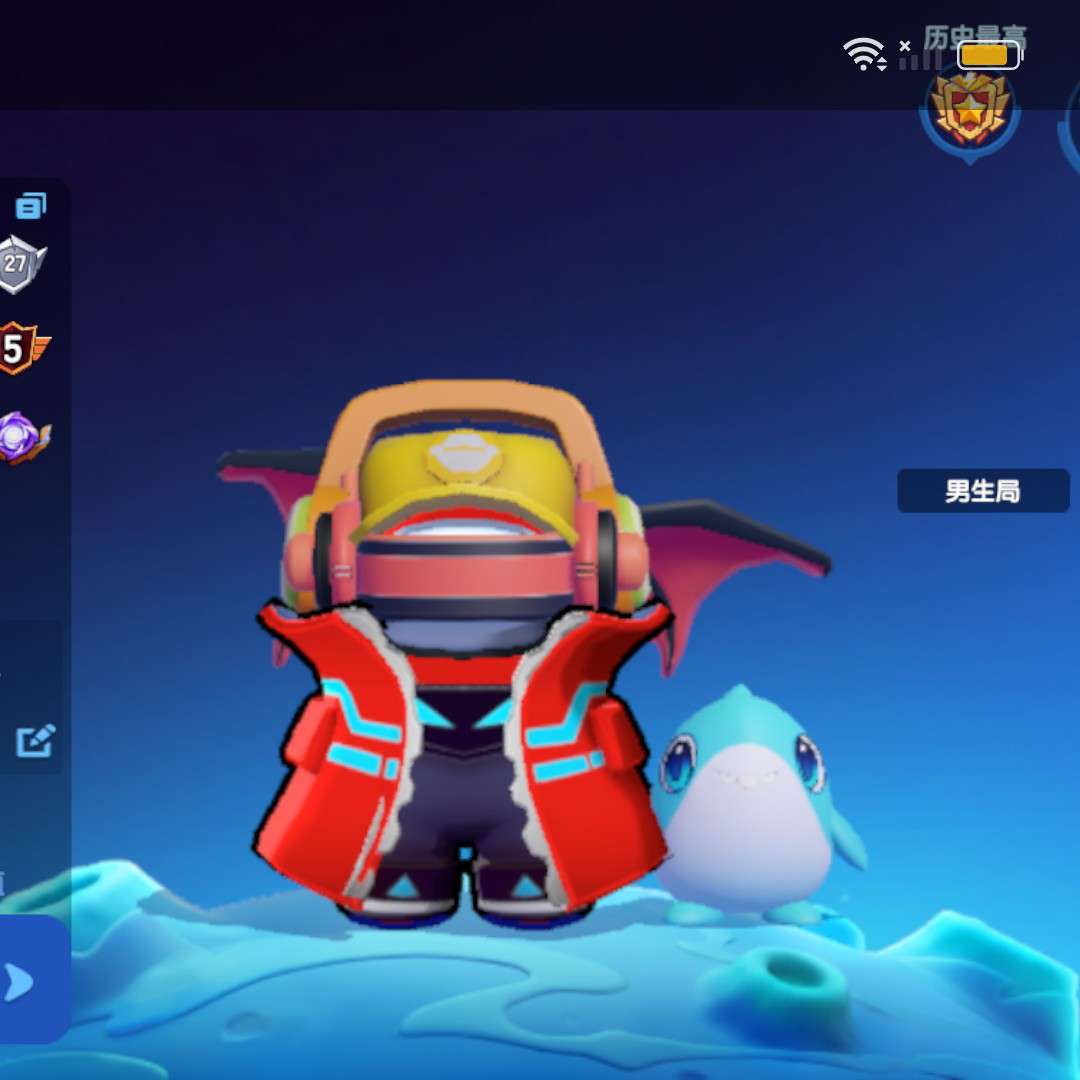This screenshot has height=1080, width=1080.
Task: Open the silver level 27 badge
Action: click(19, 265)
